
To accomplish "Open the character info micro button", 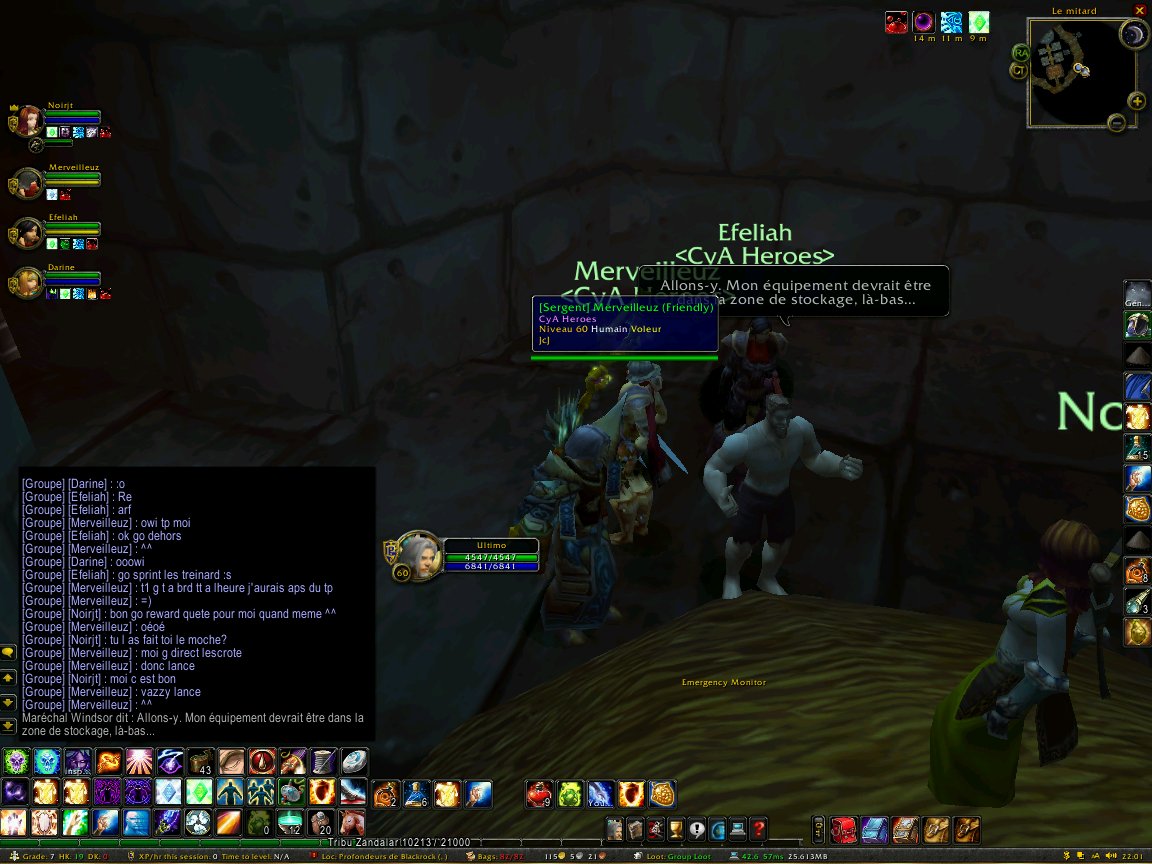I will pos(613,829).
